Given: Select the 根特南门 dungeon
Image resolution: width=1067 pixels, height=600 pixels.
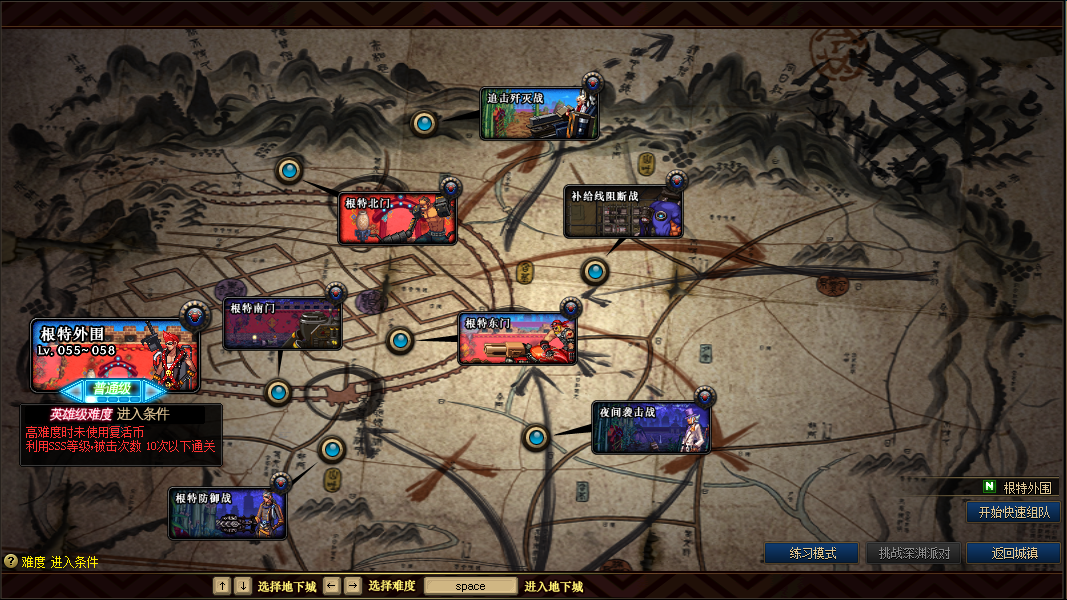Looking at the screenshot, I should click(x=283, y=324).
